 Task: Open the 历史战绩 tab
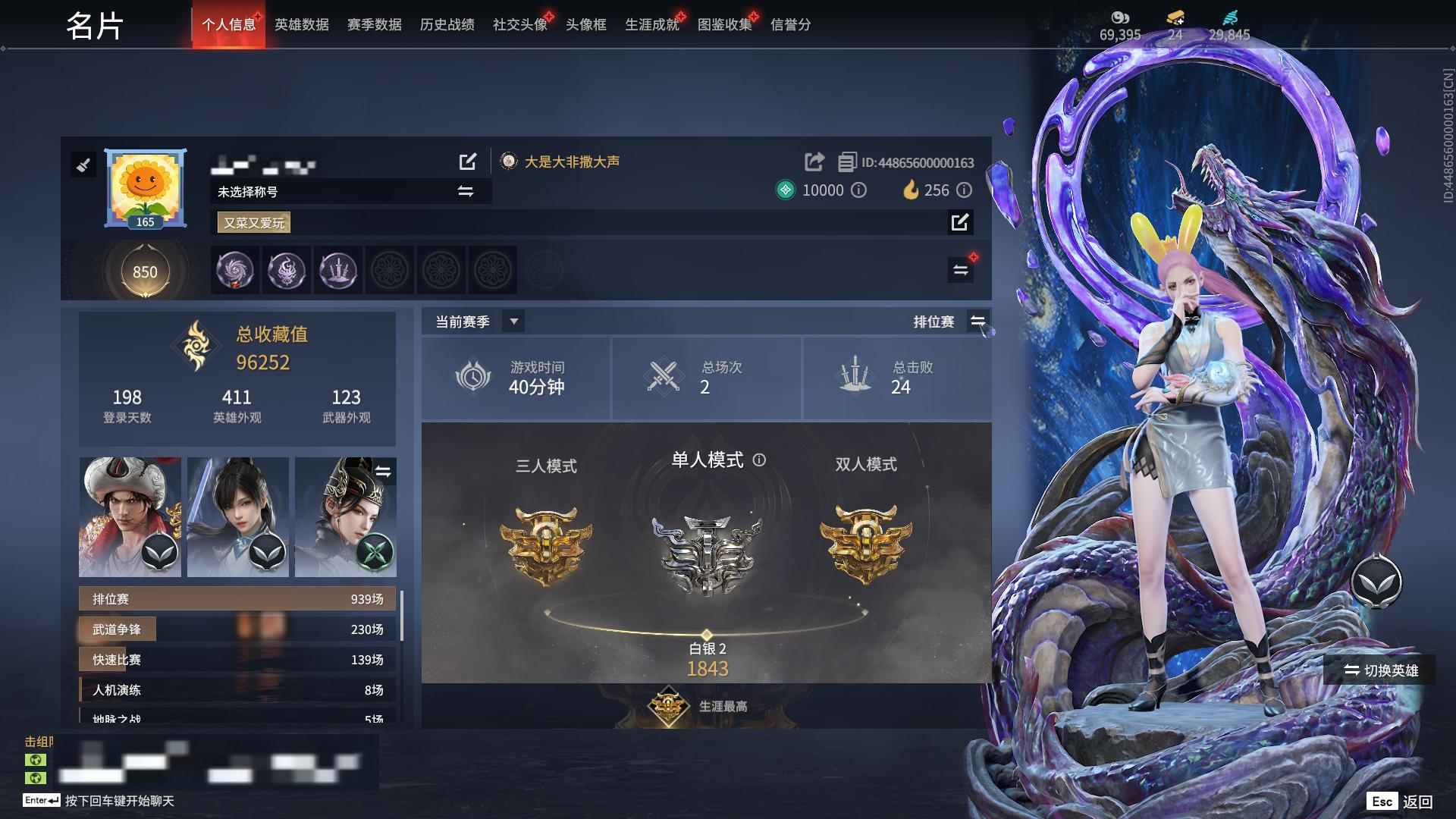point(445,24)
